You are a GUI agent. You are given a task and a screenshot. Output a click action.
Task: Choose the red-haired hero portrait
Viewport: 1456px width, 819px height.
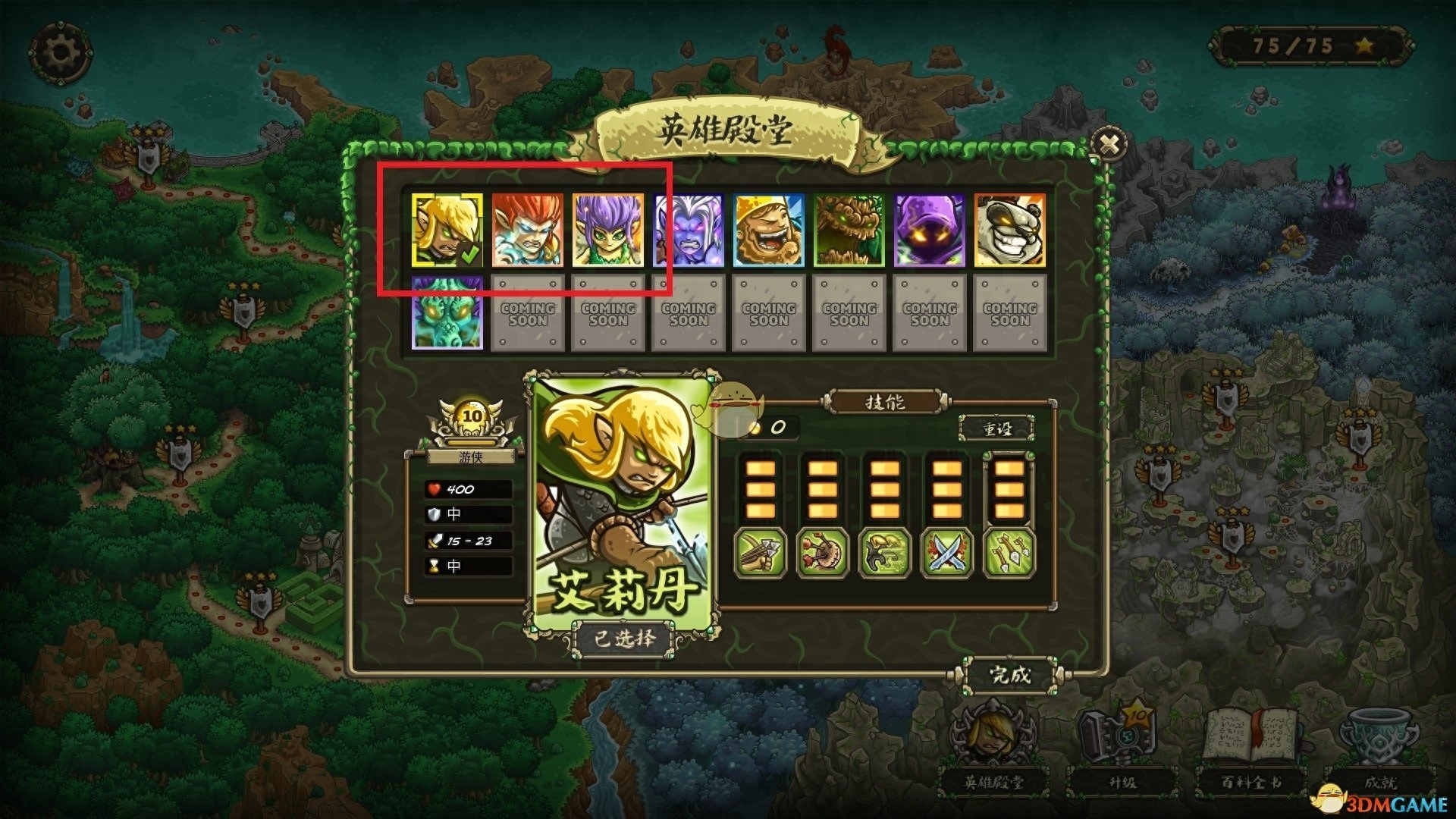point(528,230)
